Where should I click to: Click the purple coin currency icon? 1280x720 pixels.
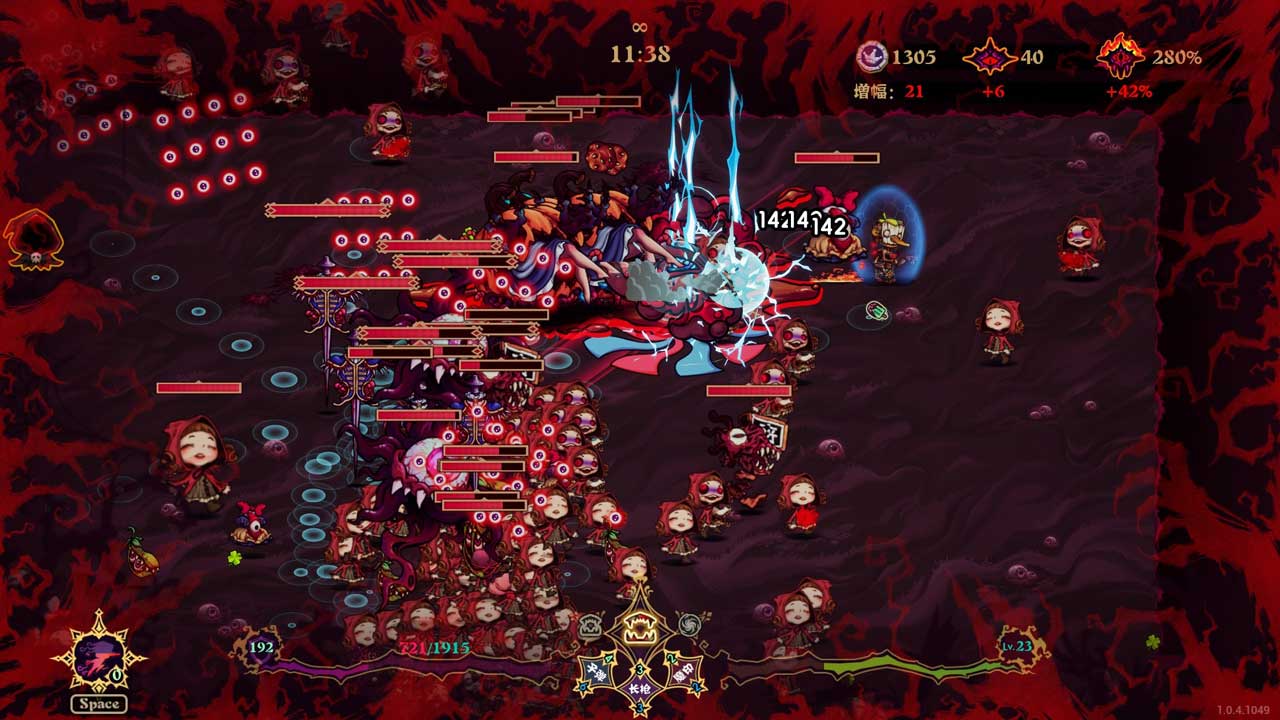click(872, 57)
